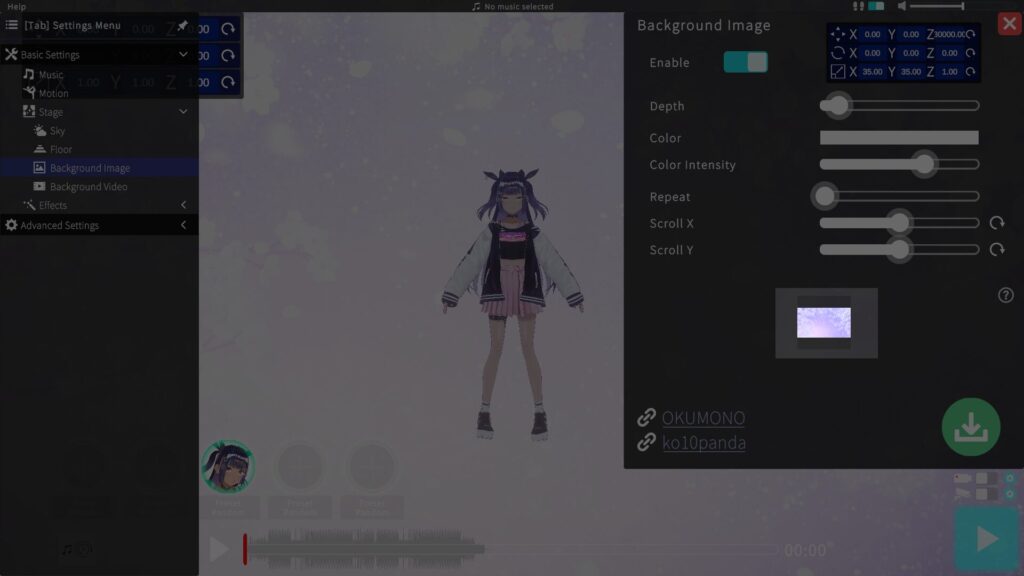Screen dimensions: 1024x576
Task: Adjust the Depth slider
Action: (837, 105)
